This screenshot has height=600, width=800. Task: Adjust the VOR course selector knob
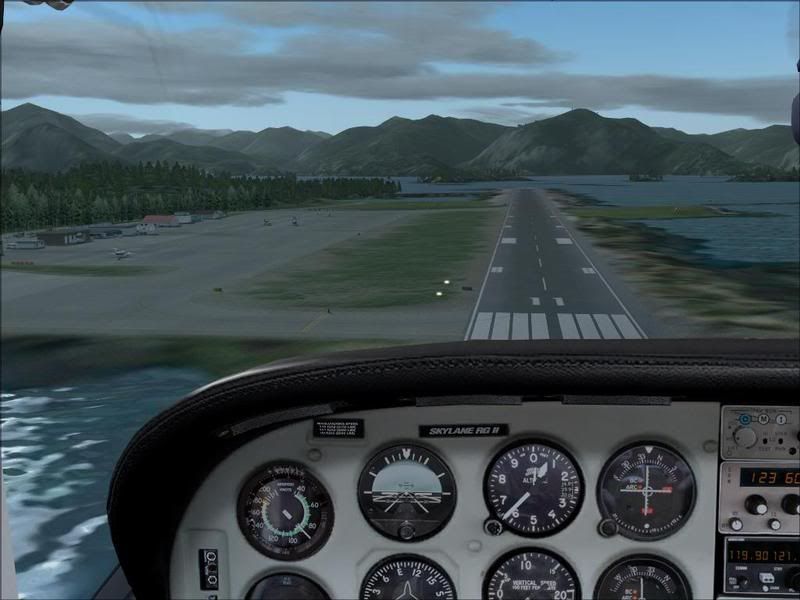(607, 527)
